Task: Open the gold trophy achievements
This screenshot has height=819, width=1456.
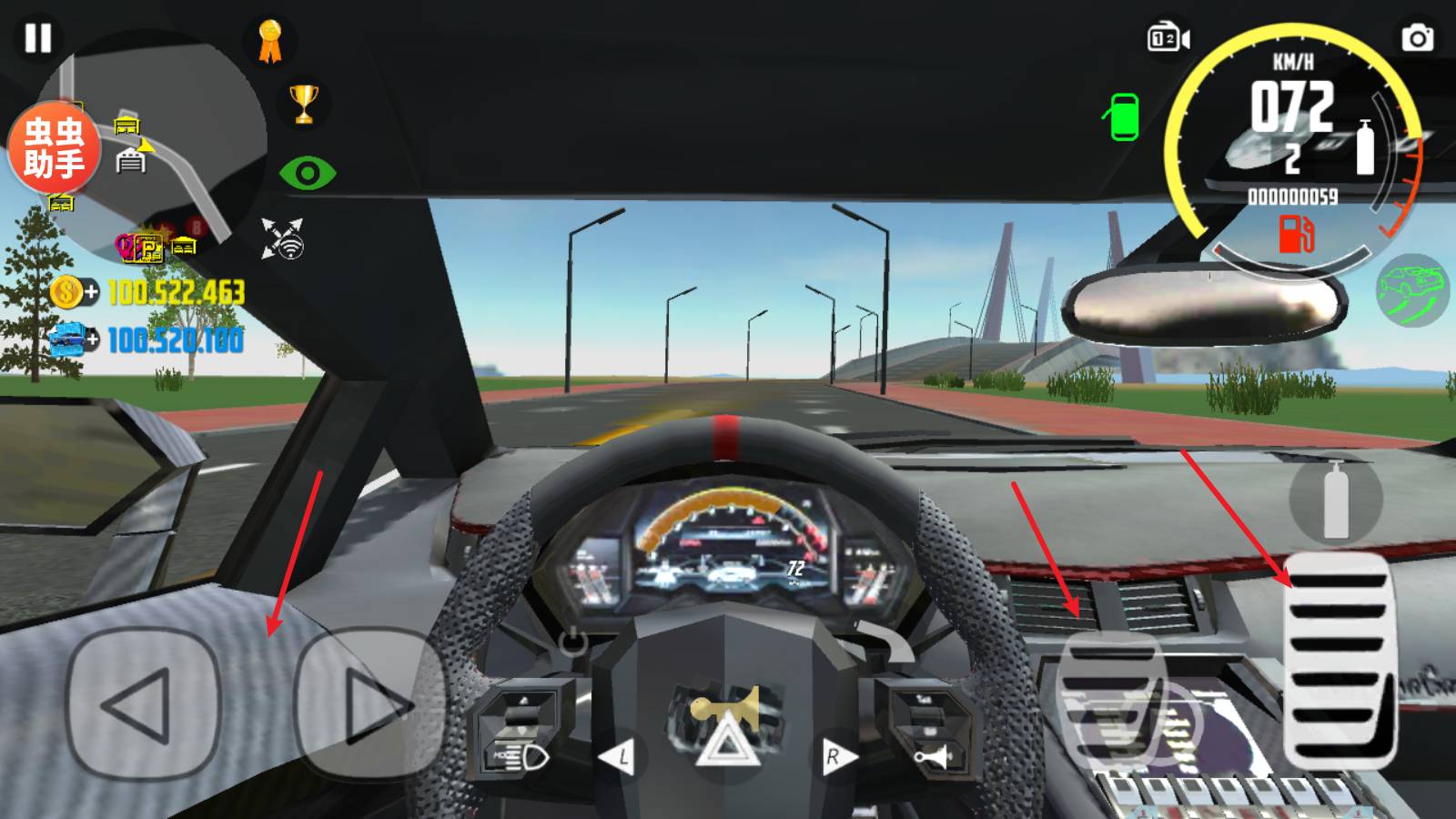Action: [x=304, y=104]
